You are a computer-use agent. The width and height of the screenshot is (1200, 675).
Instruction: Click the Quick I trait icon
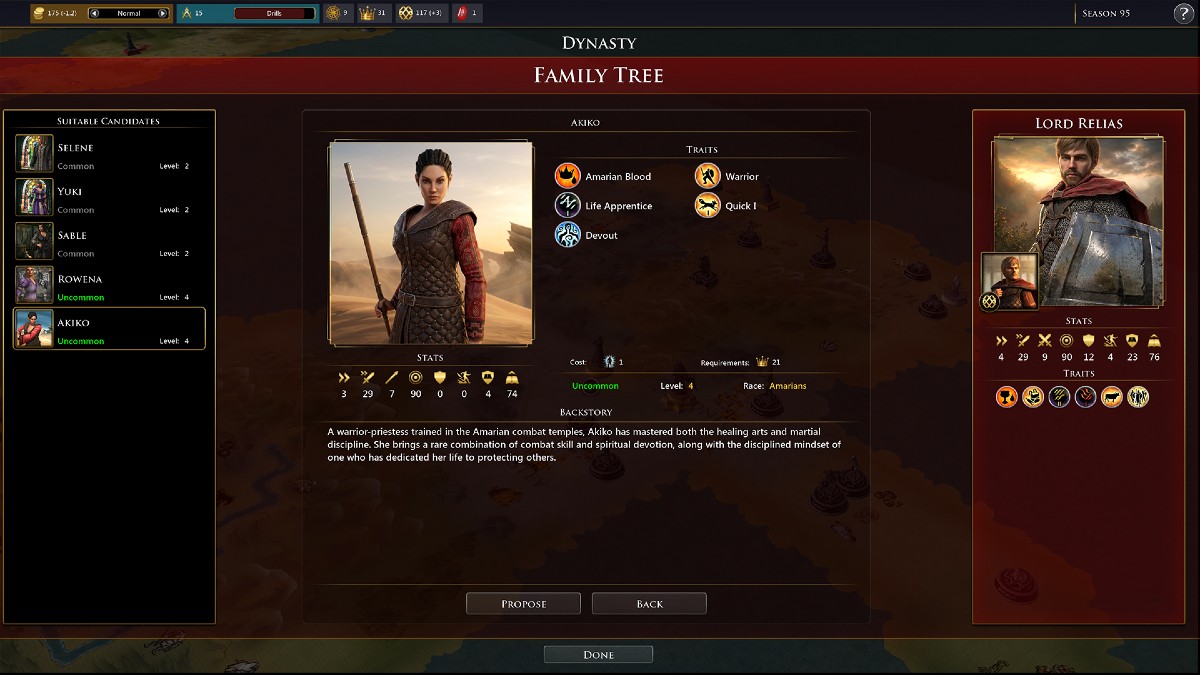(x=708, y=205)
